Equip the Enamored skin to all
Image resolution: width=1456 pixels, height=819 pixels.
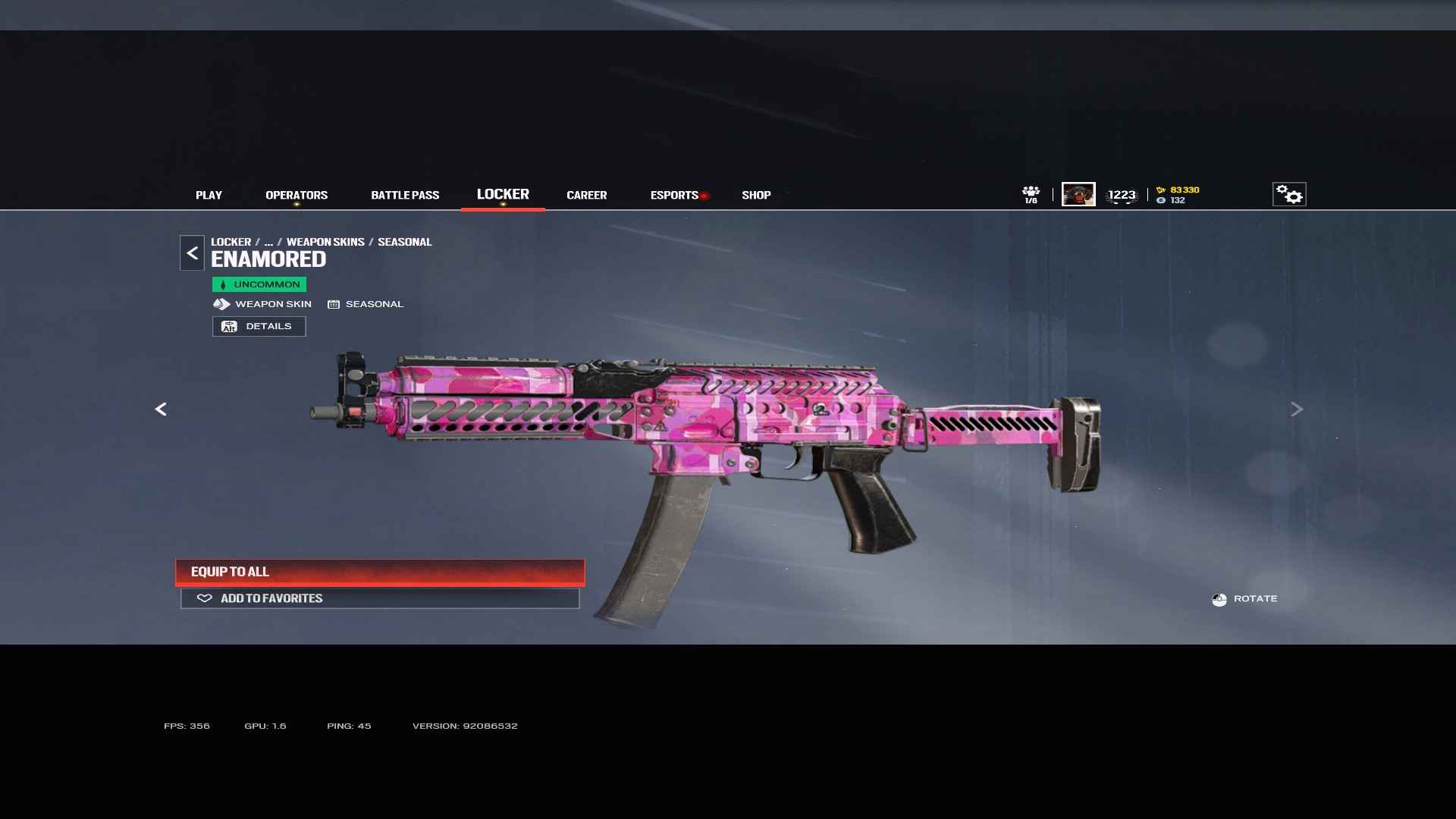[x=380, y=572]
